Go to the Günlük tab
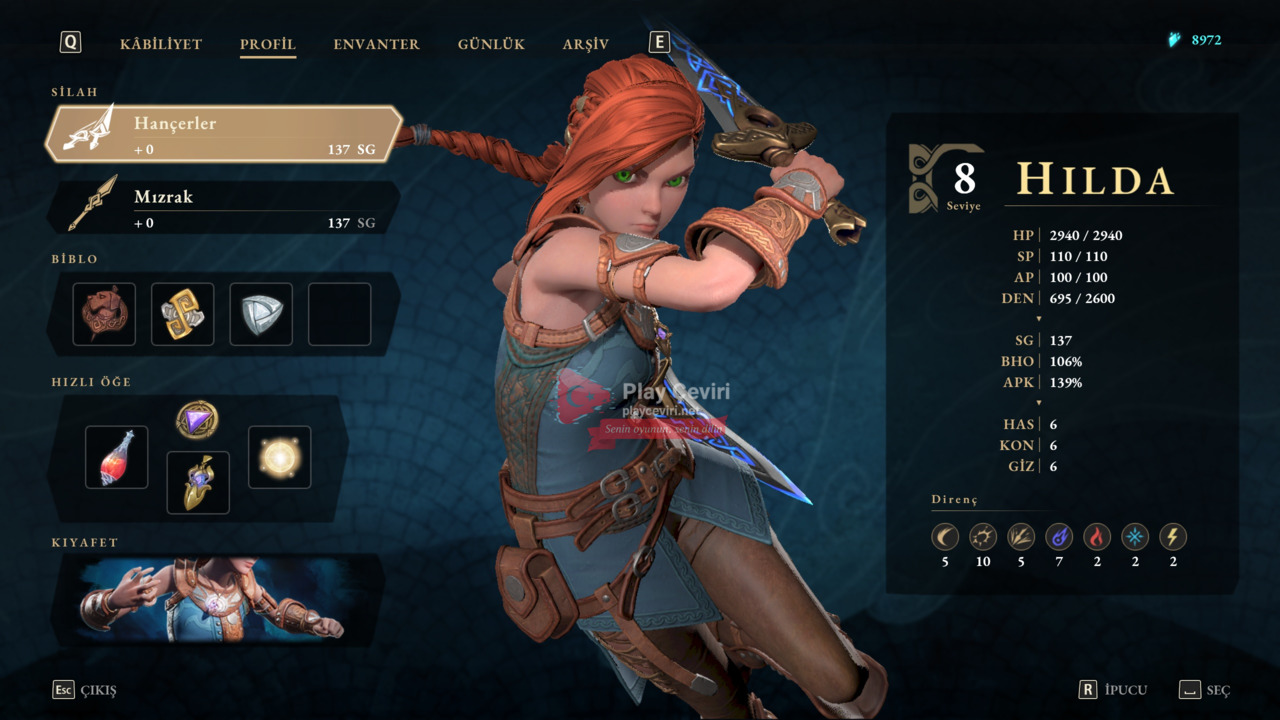This screenshot has height=720, width=1280. point(491,44)
